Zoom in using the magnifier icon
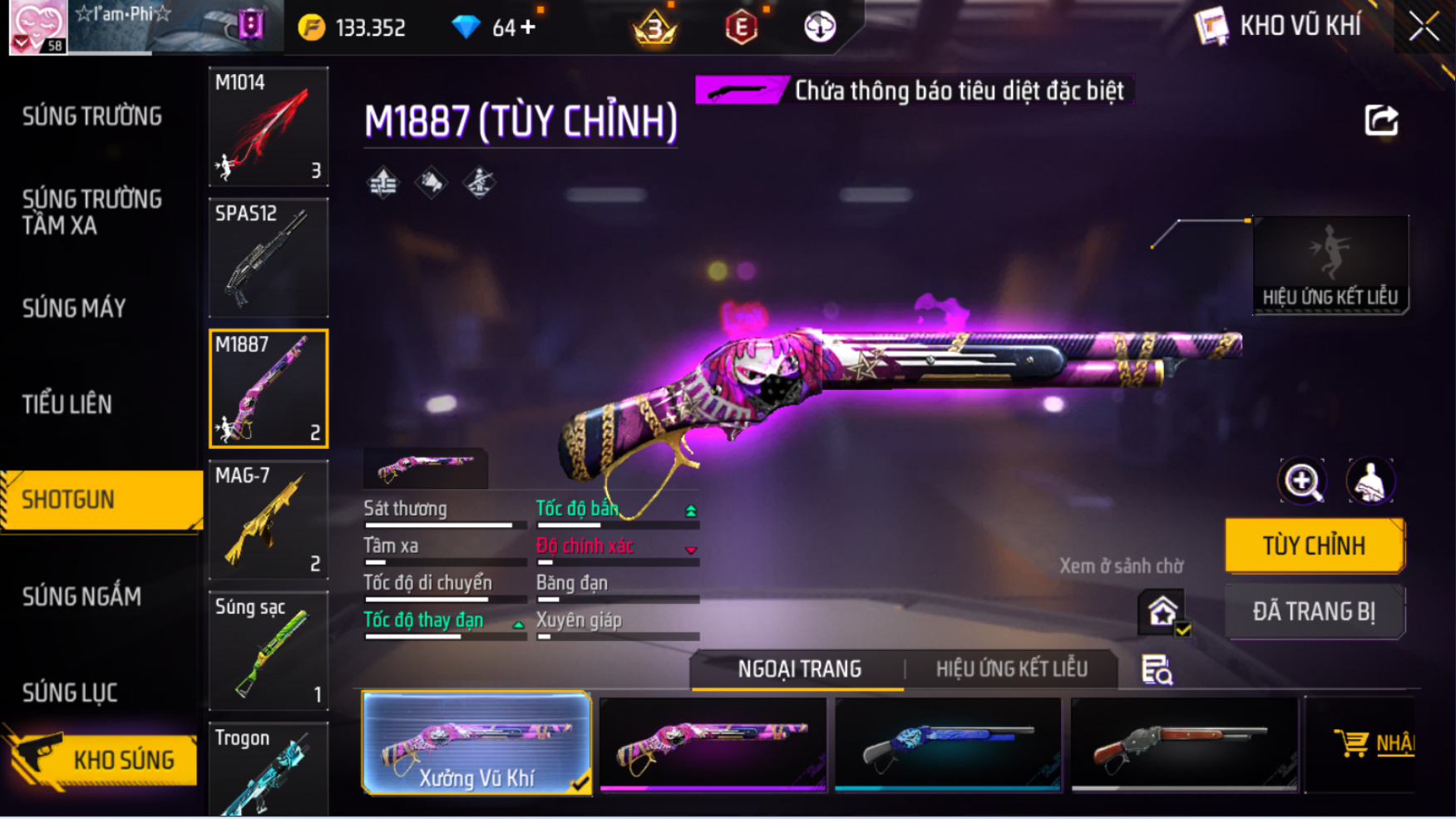The width and height of the screenshot is (1456, 819). point(1302,481)
